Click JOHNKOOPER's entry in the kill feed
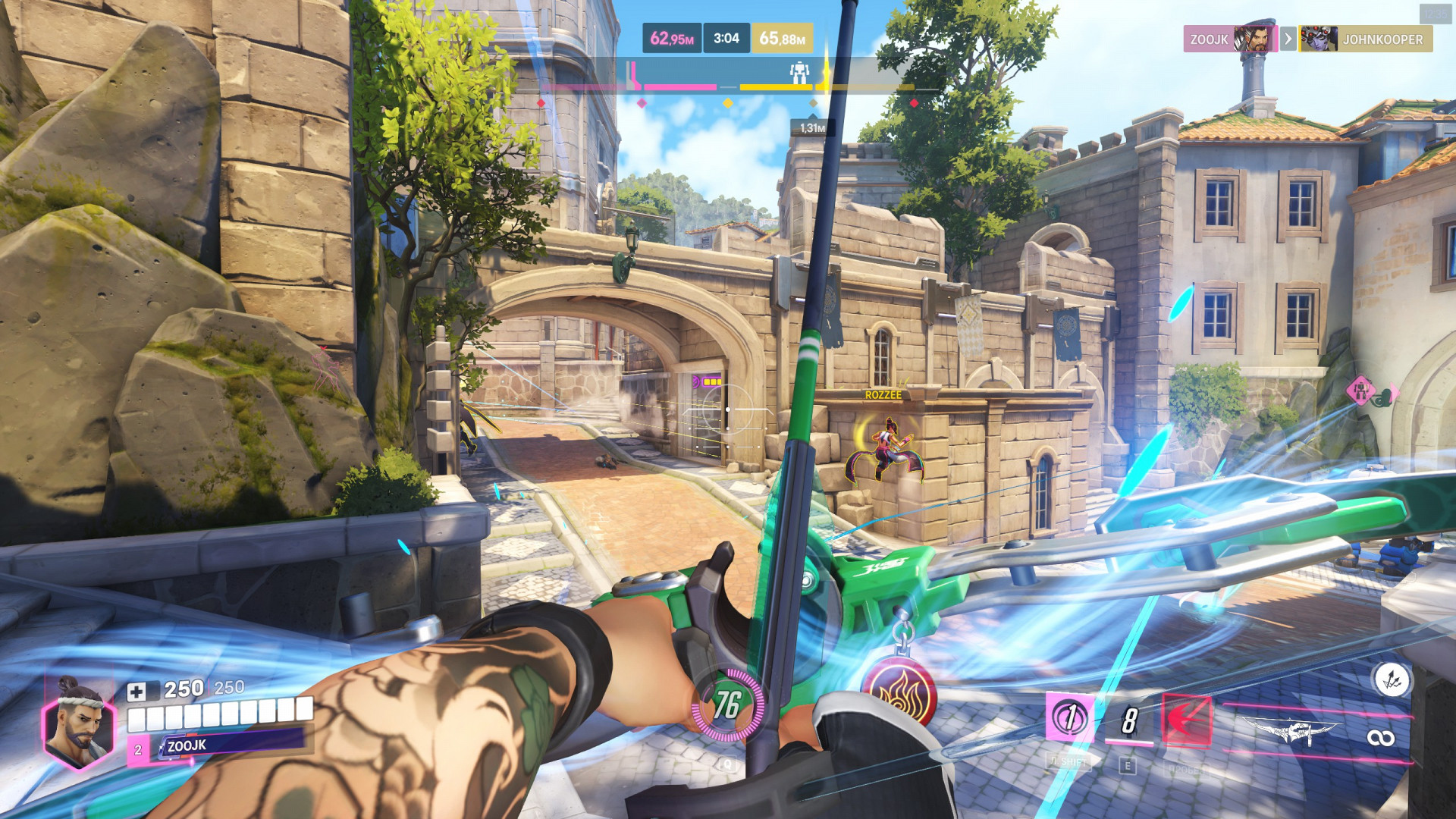The height and width of the screenshot is (819, 1456). point(1366,39)
